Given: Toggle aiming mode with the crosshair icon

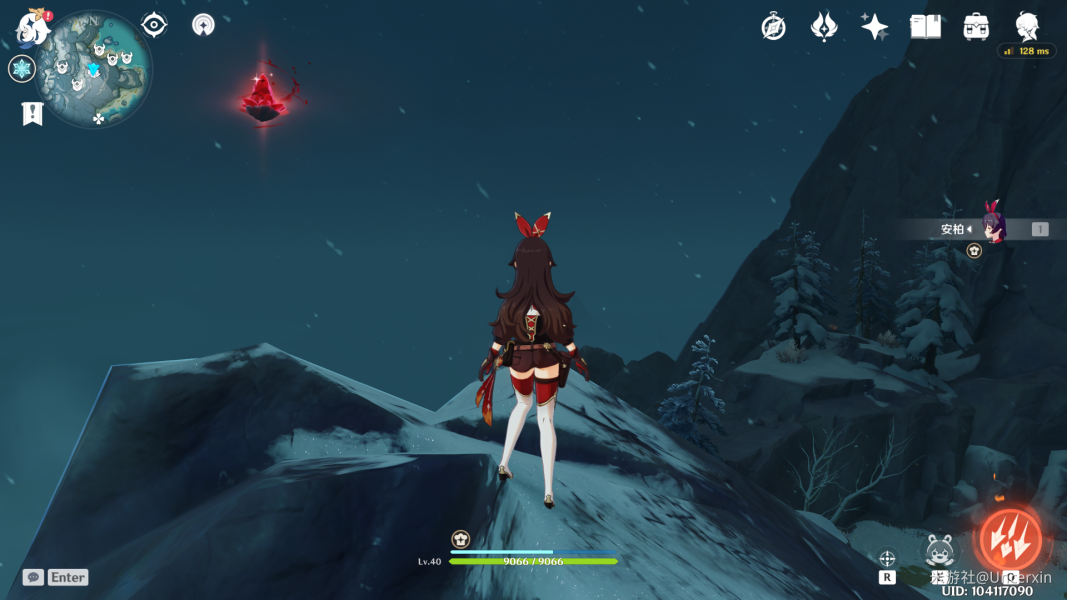Looking at the screenshot, I should [x=887, y=559].
